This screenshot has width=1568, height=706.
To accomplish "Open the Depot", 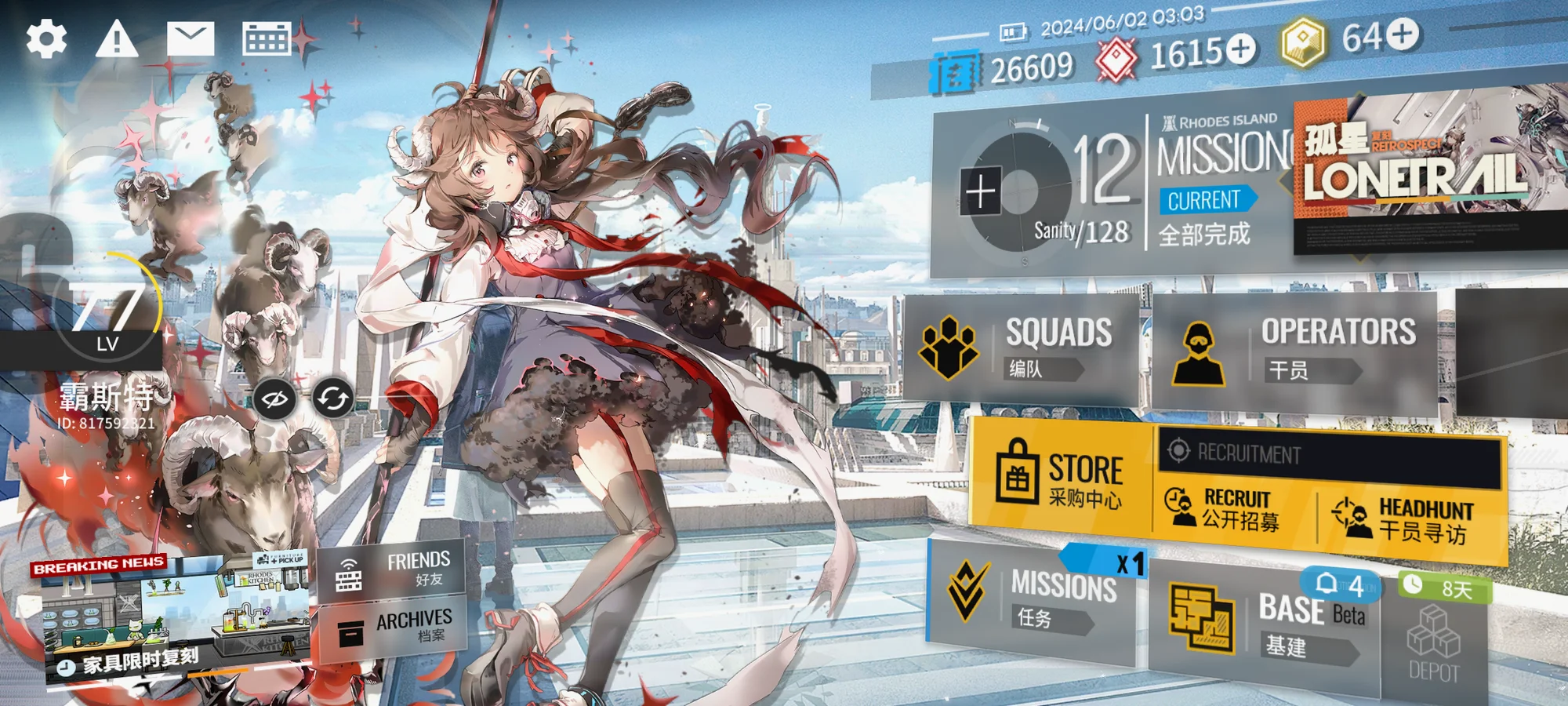I will pos(1433,647).
